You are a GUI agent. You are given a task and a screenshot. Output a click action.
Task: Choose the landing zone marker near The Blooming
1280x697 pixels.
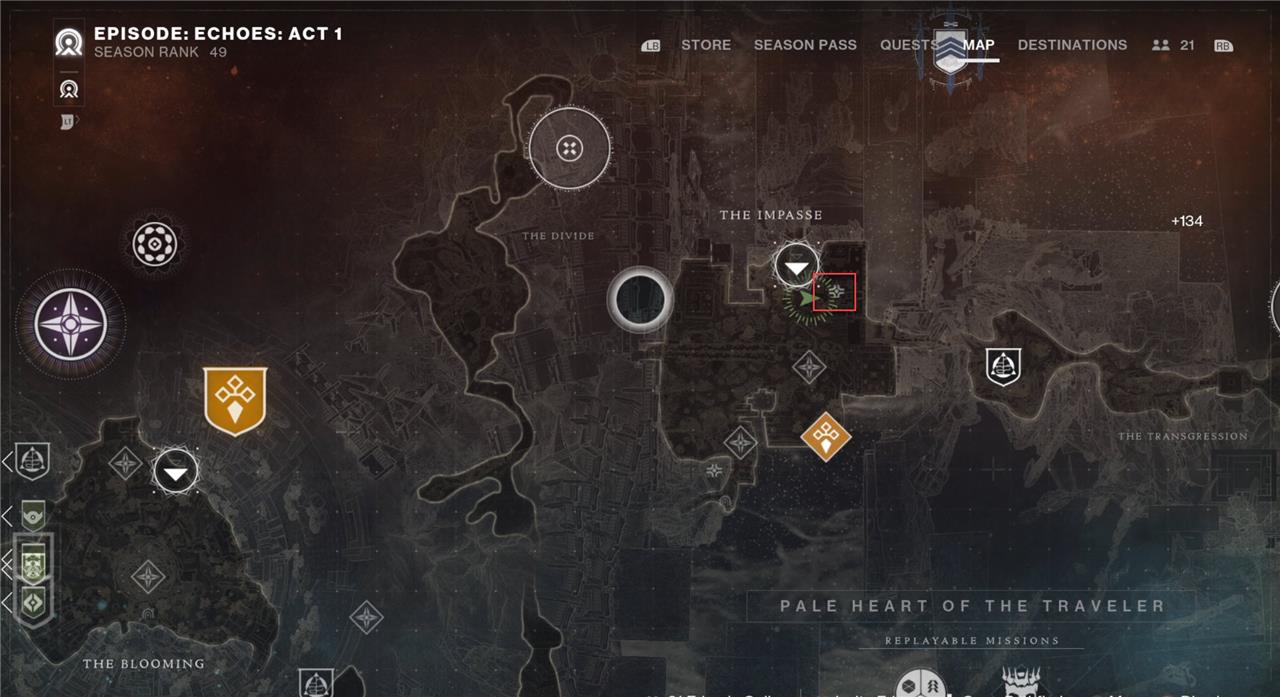tap(176, 472)
